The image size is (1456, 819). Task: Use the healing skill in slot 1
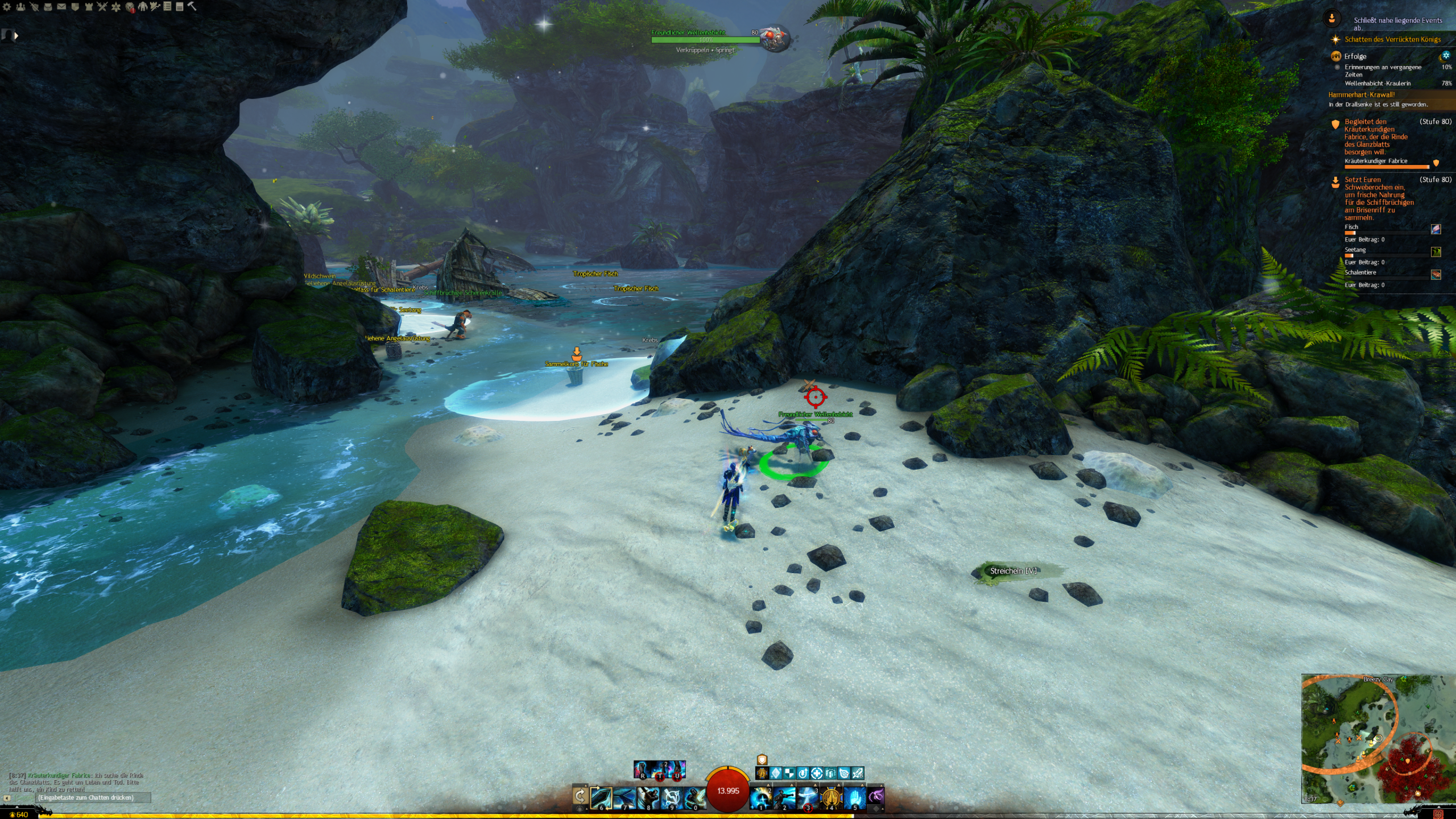pyautogui.click(x=760, y=798)
